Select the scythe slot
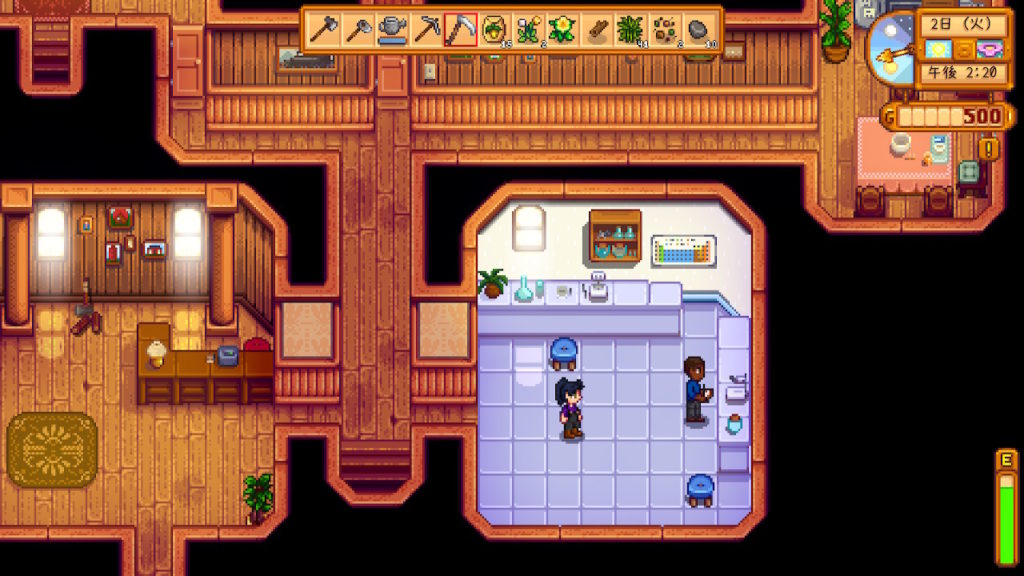Screen dimensions: 1024x576 (x=460, y=29)
